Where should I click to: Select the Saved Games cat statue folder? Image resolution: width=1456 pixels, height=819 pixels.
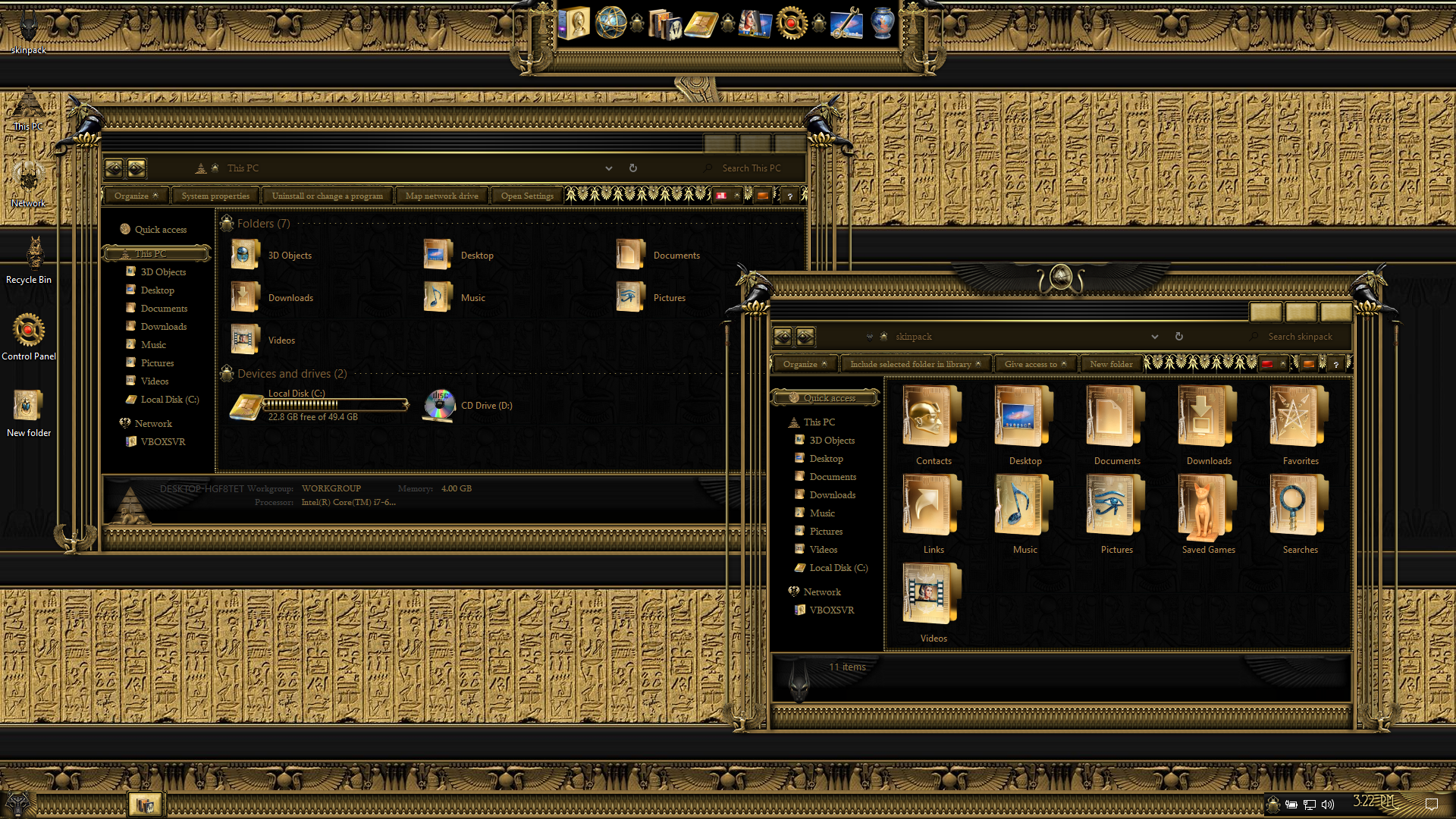coord(1208,513)
